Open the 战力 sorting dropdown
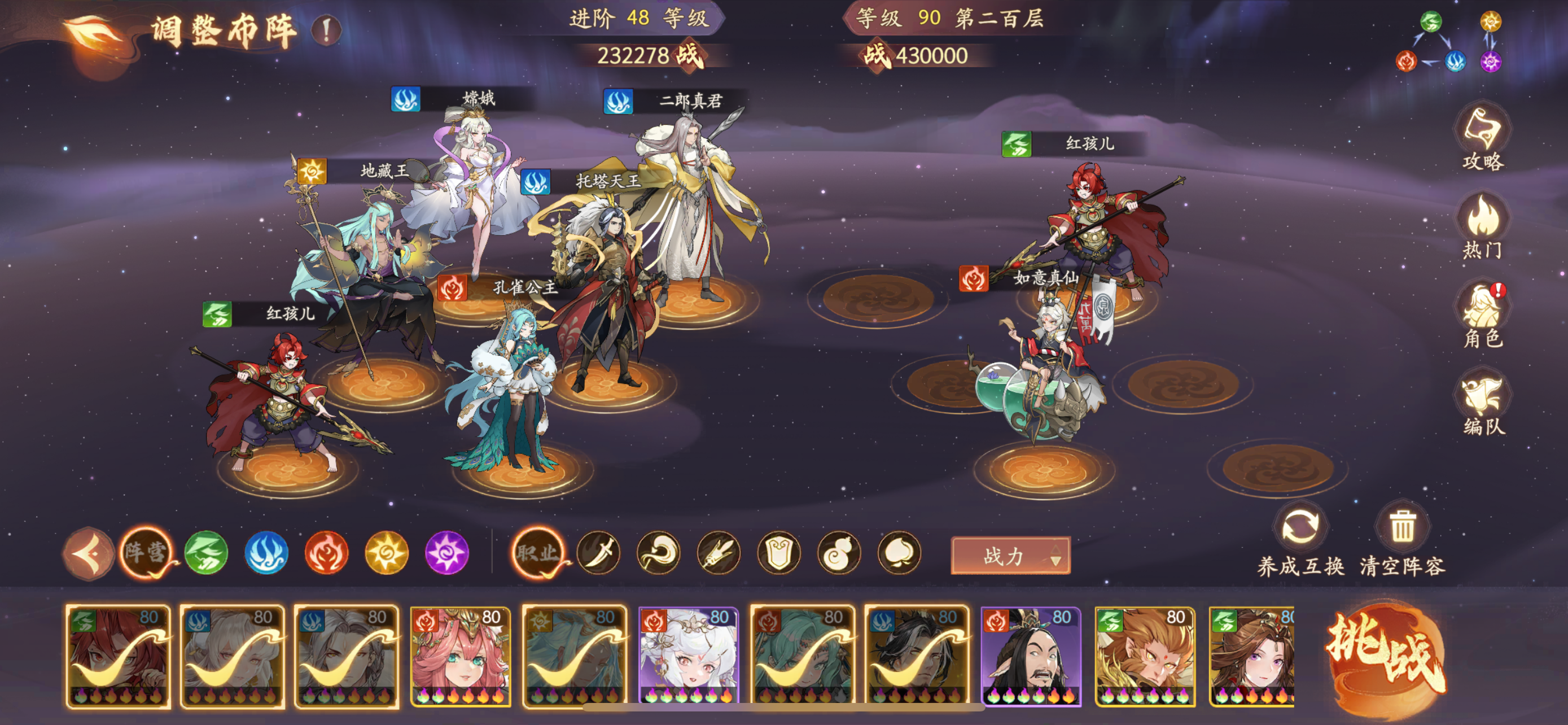 coord(1010,555)
